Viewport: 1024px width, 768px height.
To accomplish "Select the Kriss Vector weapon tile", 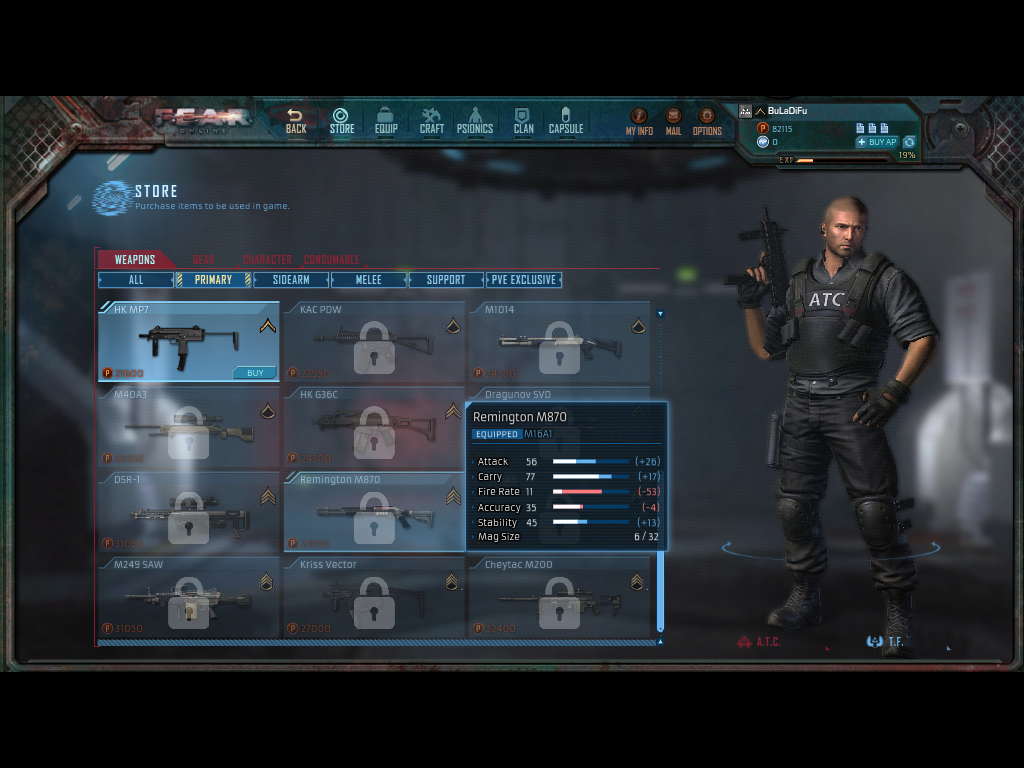I will coord(374,598).
